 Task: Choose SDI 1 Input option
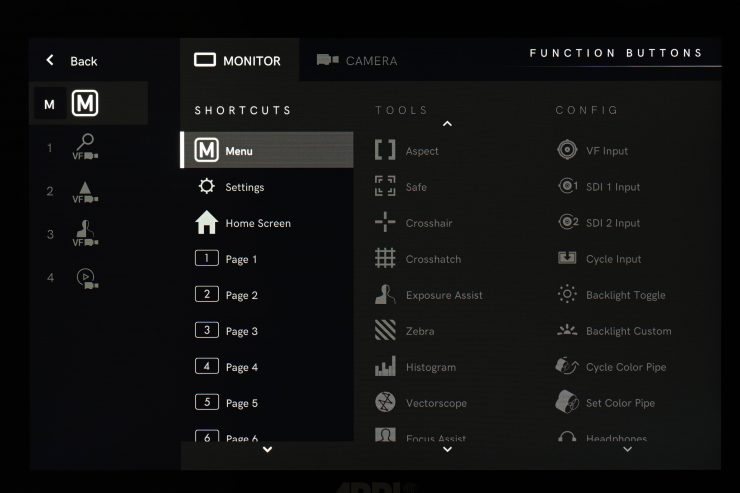click(x=612, y=187)
